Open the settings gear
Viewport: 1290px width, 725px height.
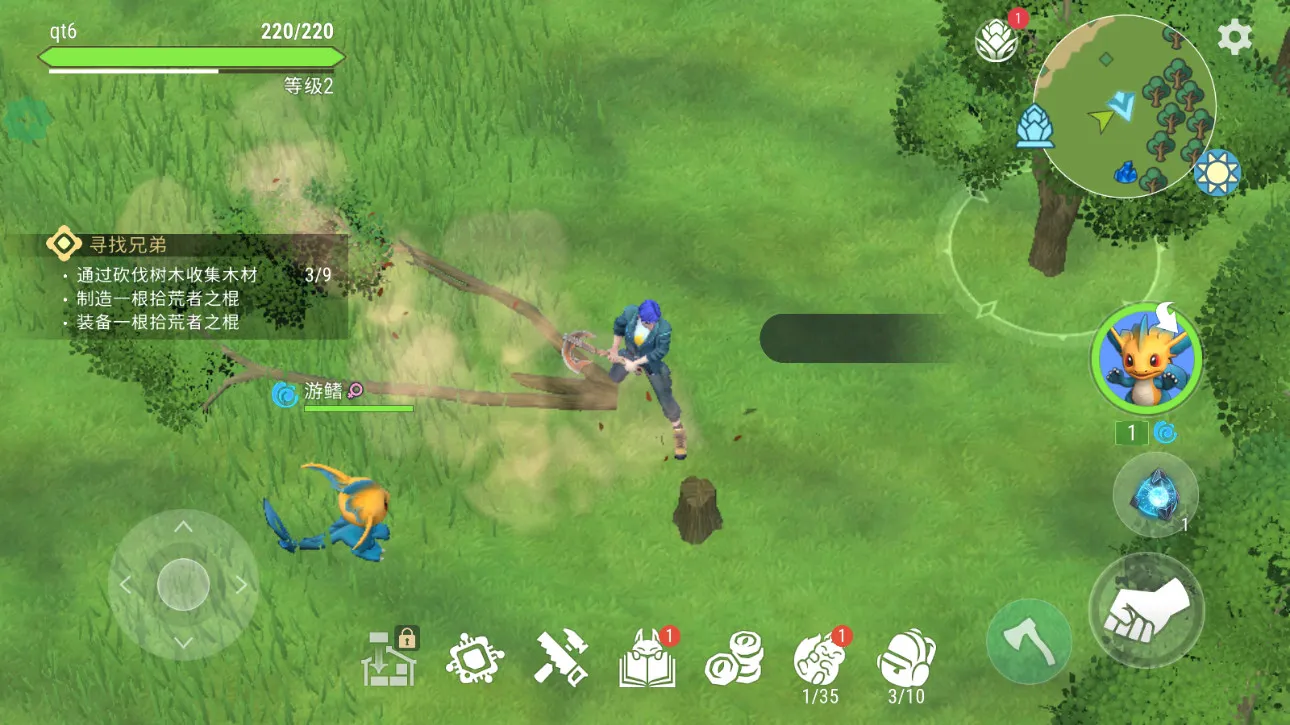1234,36
